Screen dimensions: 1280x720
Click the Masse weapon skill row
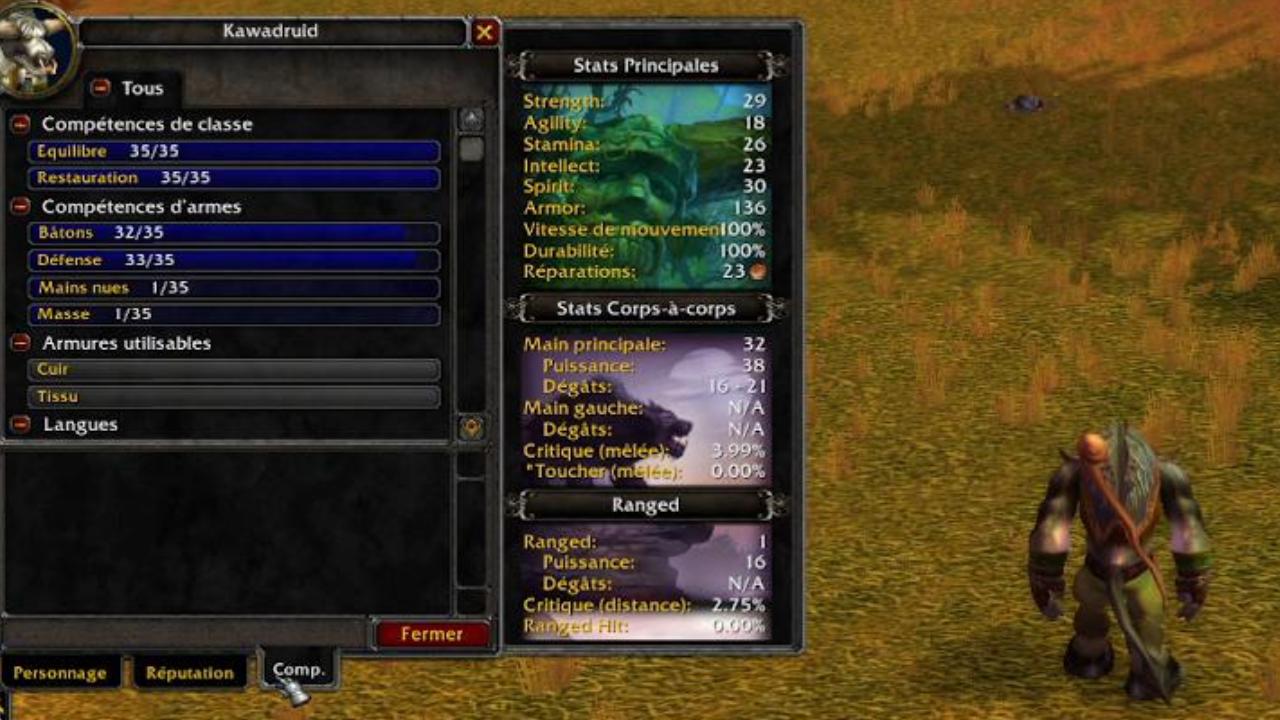click(x=235, y=315)
